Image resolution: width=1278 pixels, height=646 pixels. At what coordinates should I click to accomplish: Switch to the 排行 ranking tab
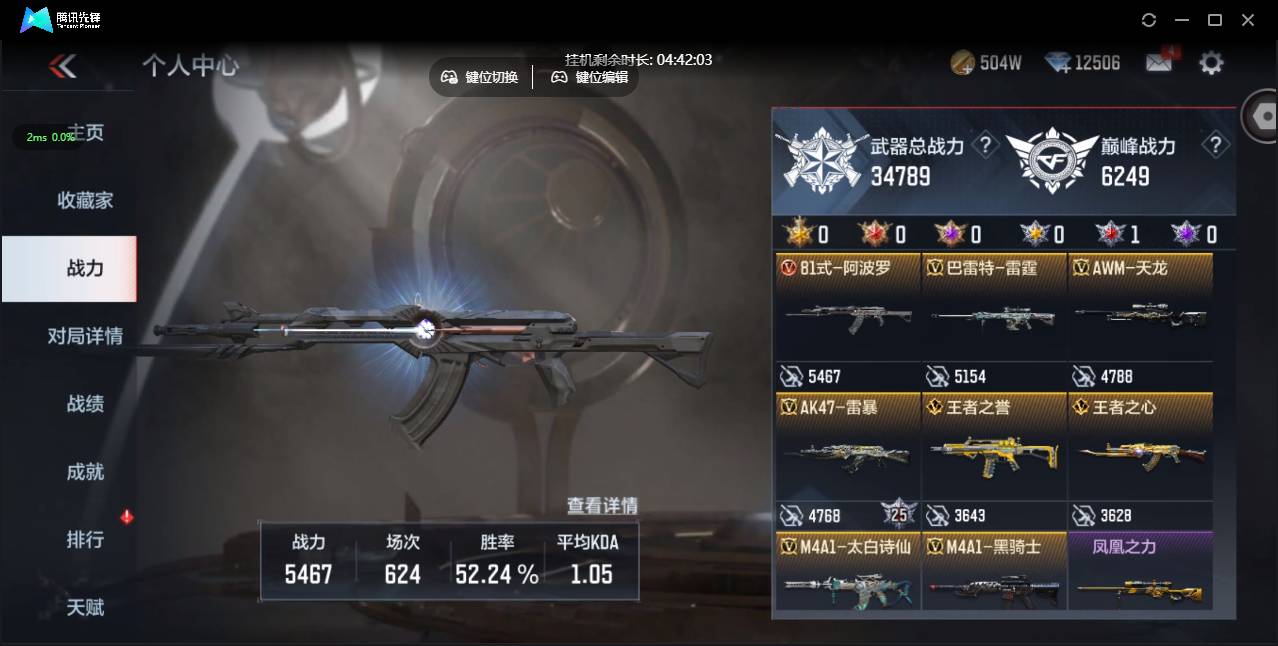pyautogui.click(x=85, y=540)
